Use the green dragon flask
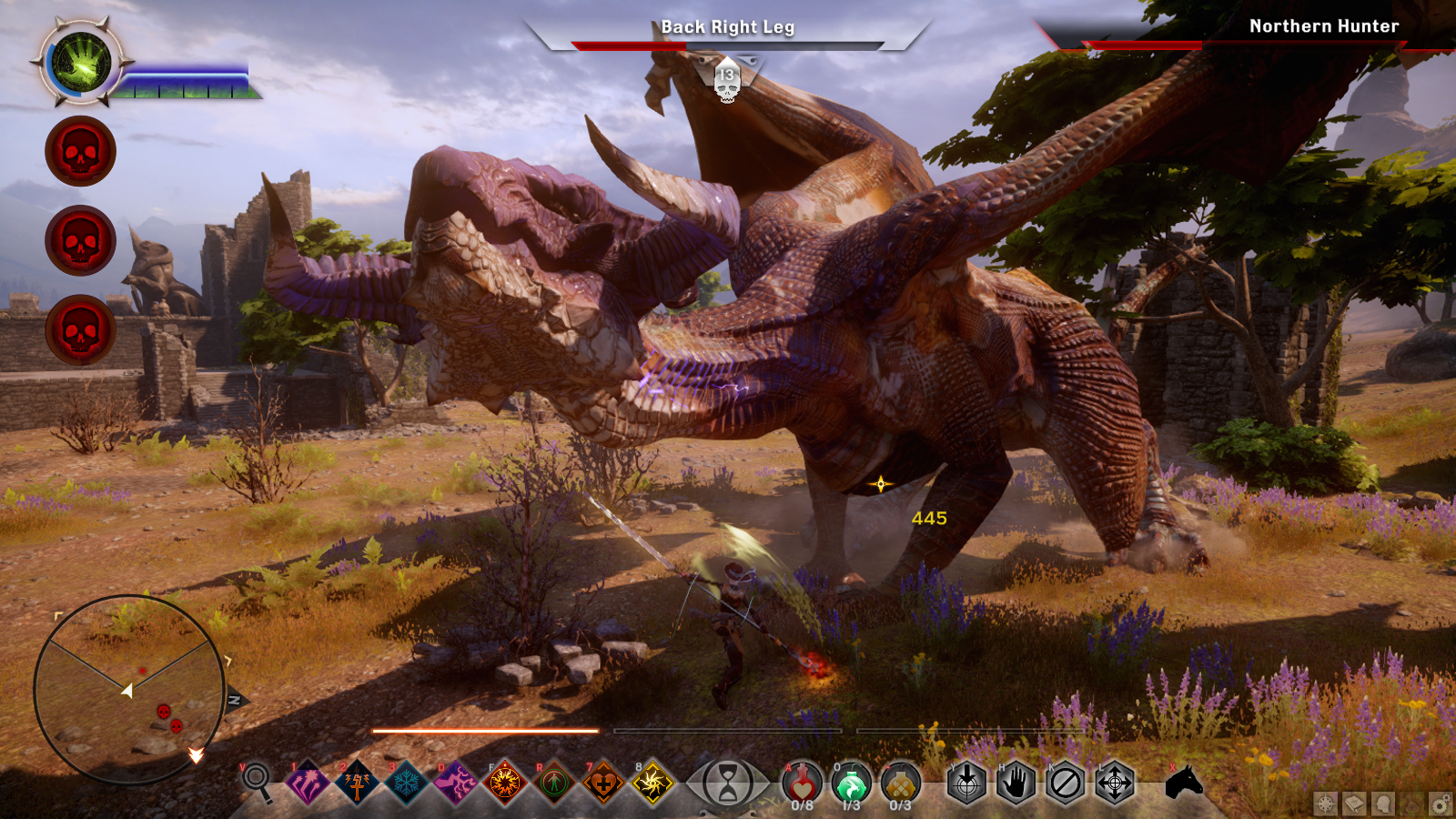The height and width of the screenshot is (819, 1456). point(851,783)
